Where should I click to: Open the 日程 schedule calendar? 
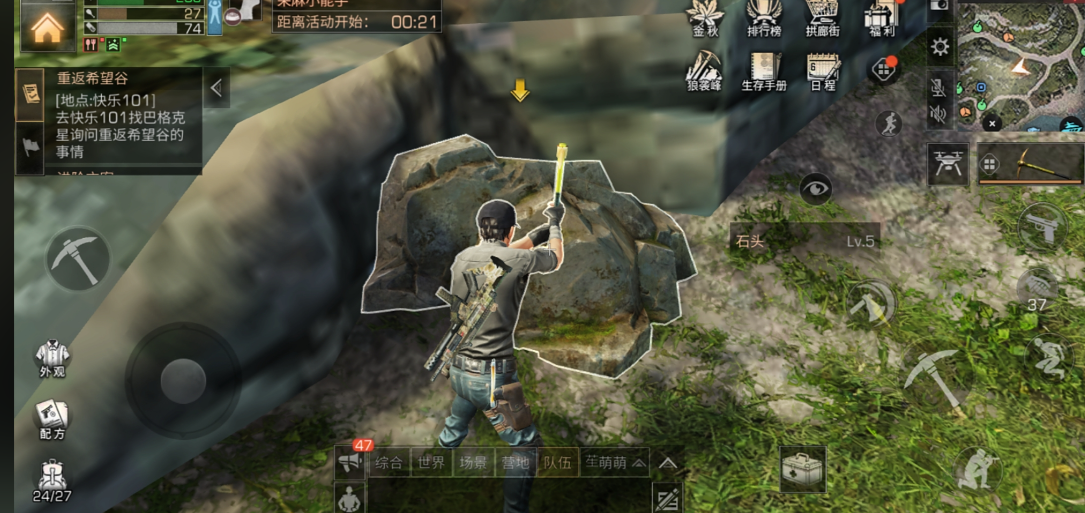coord(823,71)
